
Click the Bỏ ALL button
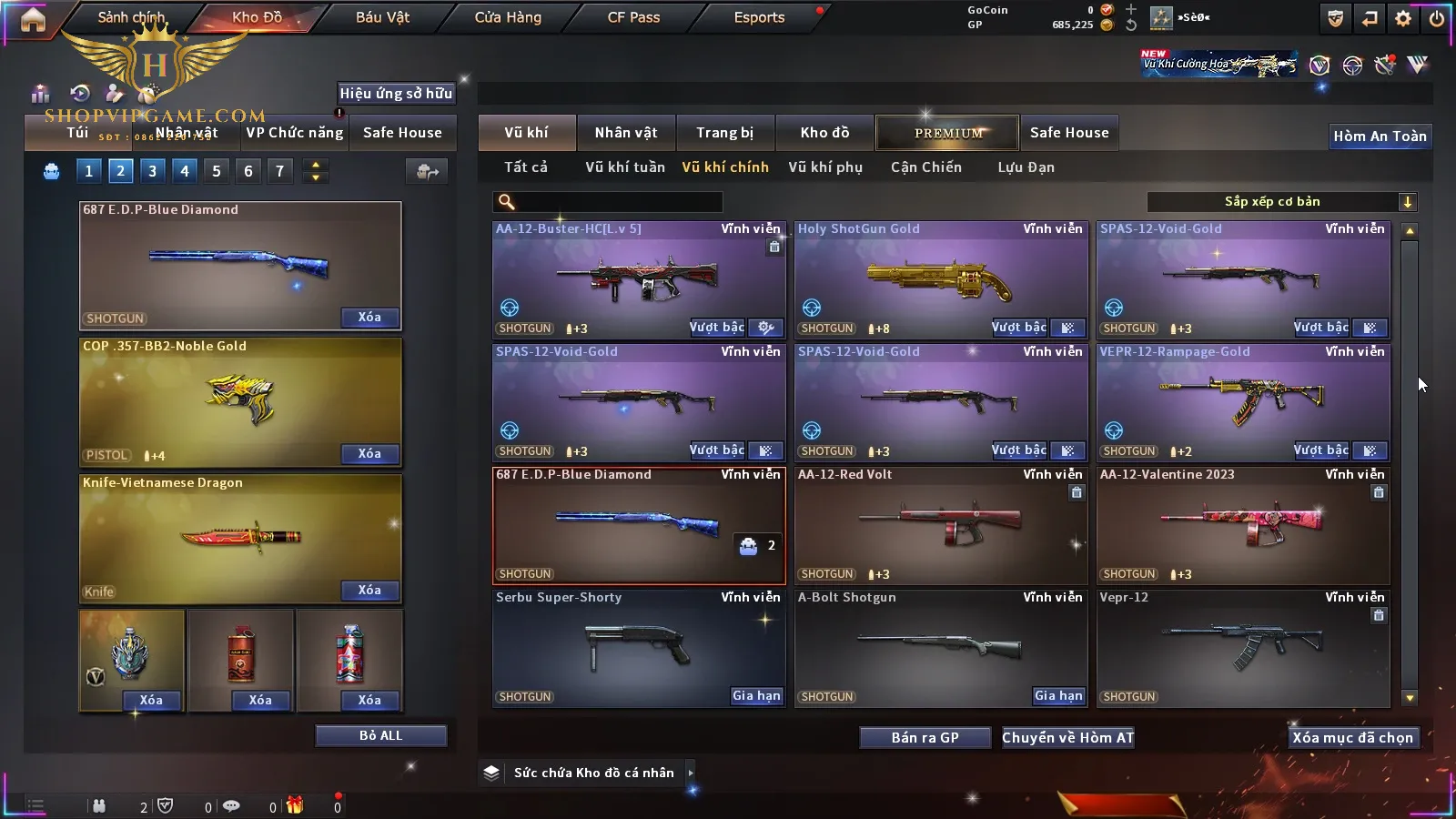[380, 735]
